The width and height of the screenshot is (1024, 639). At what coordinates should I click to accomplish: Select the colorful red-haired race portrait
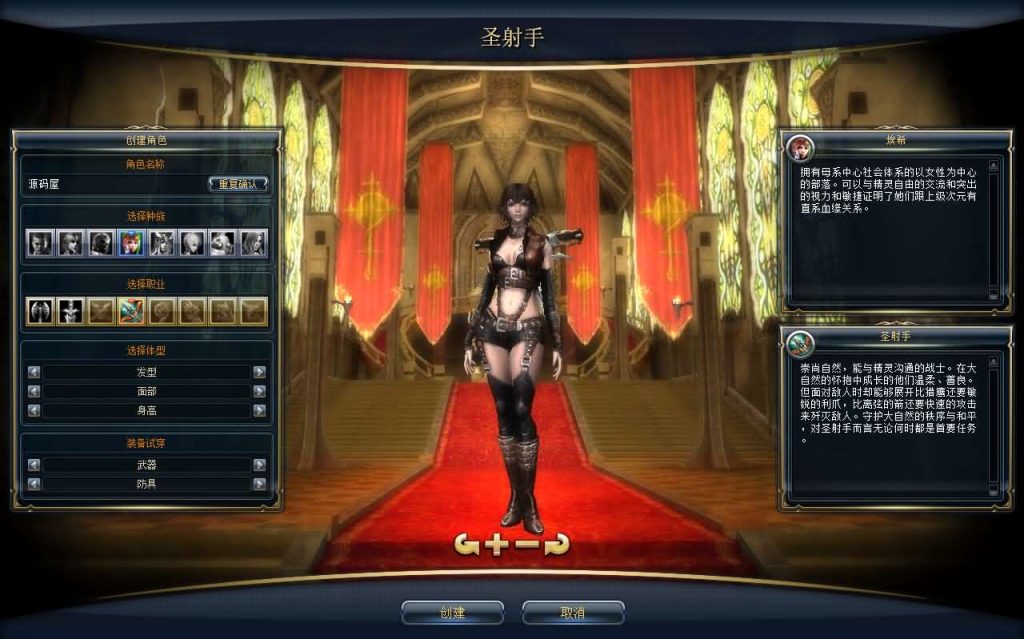click(131, 243)
